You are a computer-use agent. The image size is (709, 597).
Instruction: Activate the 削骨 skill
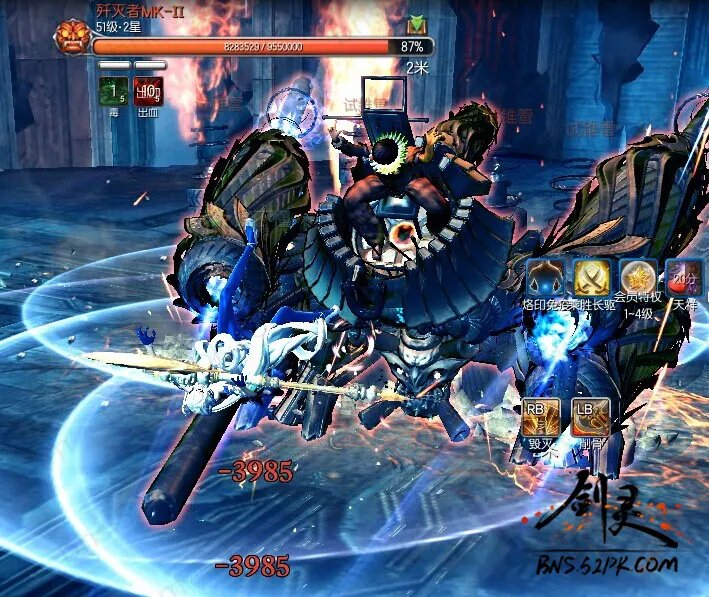click(590, 416)
